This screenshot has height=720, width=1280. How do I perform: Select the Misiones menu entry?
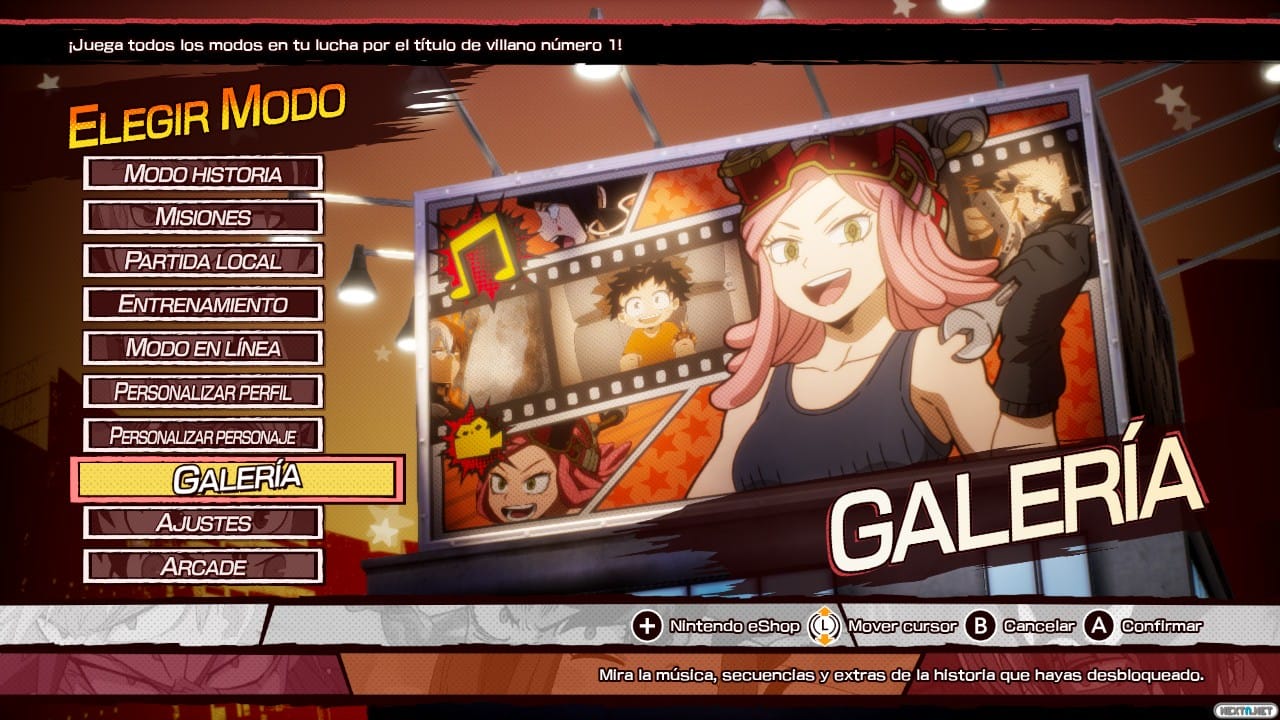203,217
